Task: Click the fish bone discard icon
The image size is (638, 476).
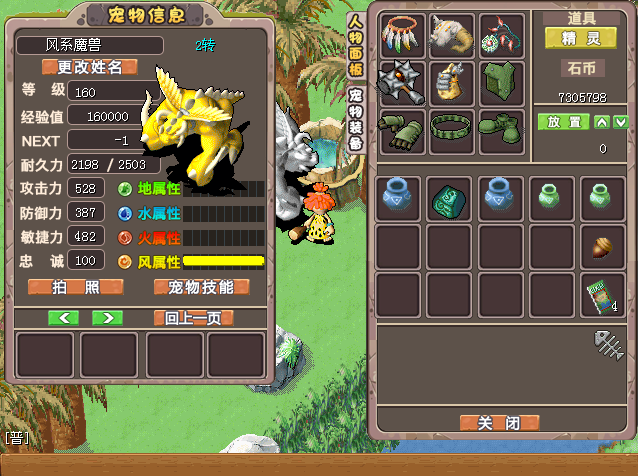Action: [607, 345]
